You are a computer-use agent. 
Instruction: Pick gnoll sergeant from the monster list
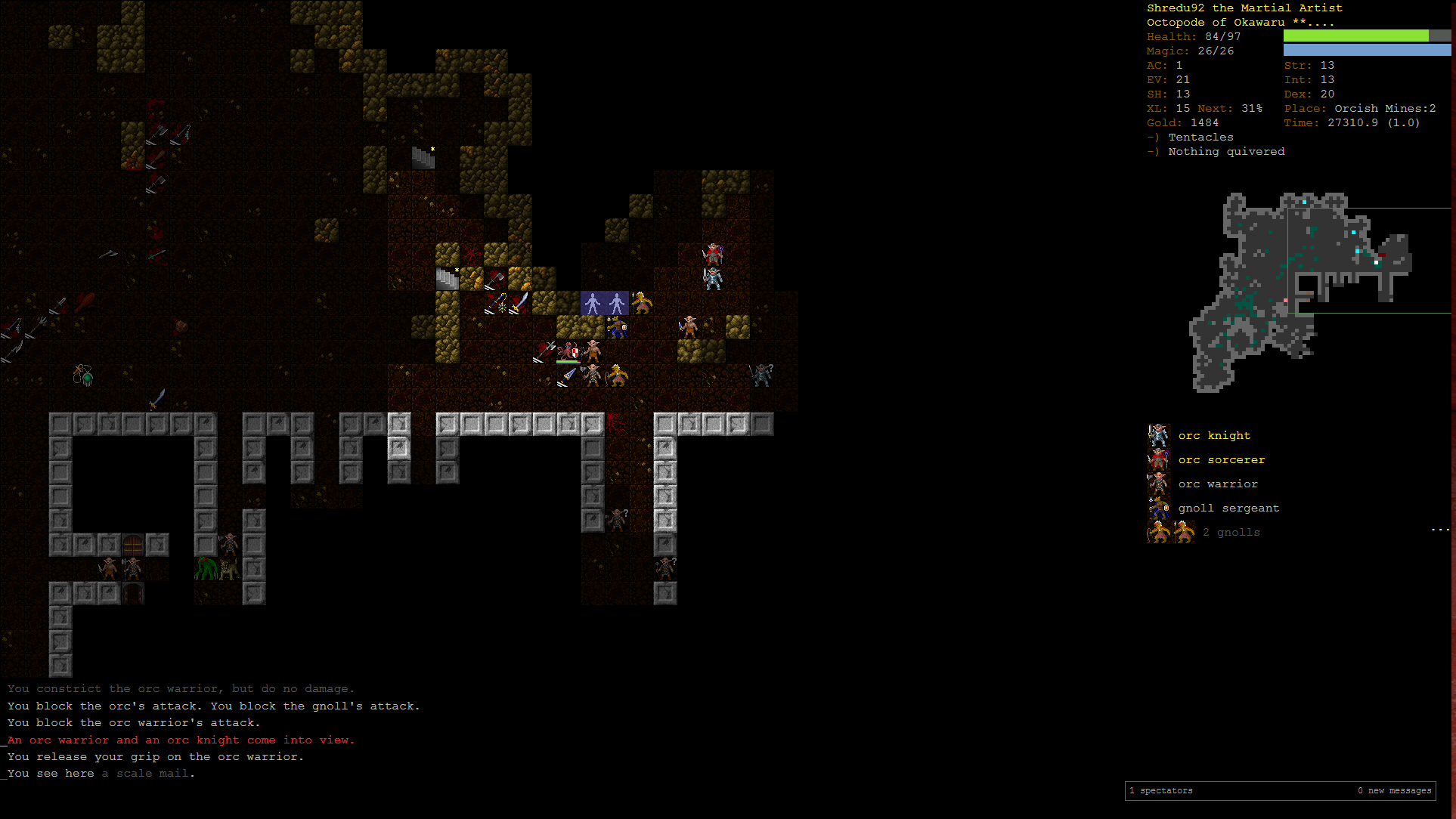tap(1228, 508)
